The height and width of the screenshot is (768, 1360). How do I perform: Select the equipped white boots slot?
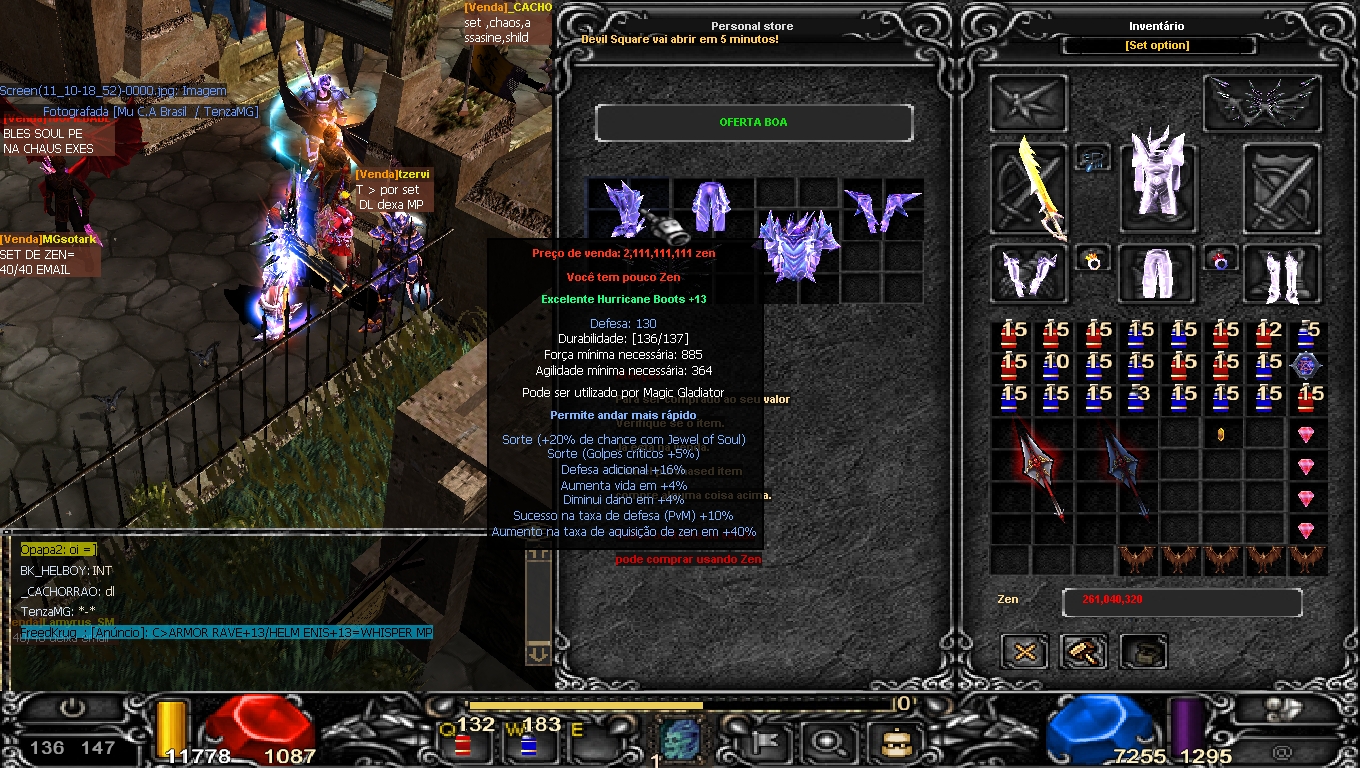coord(1281,273)
